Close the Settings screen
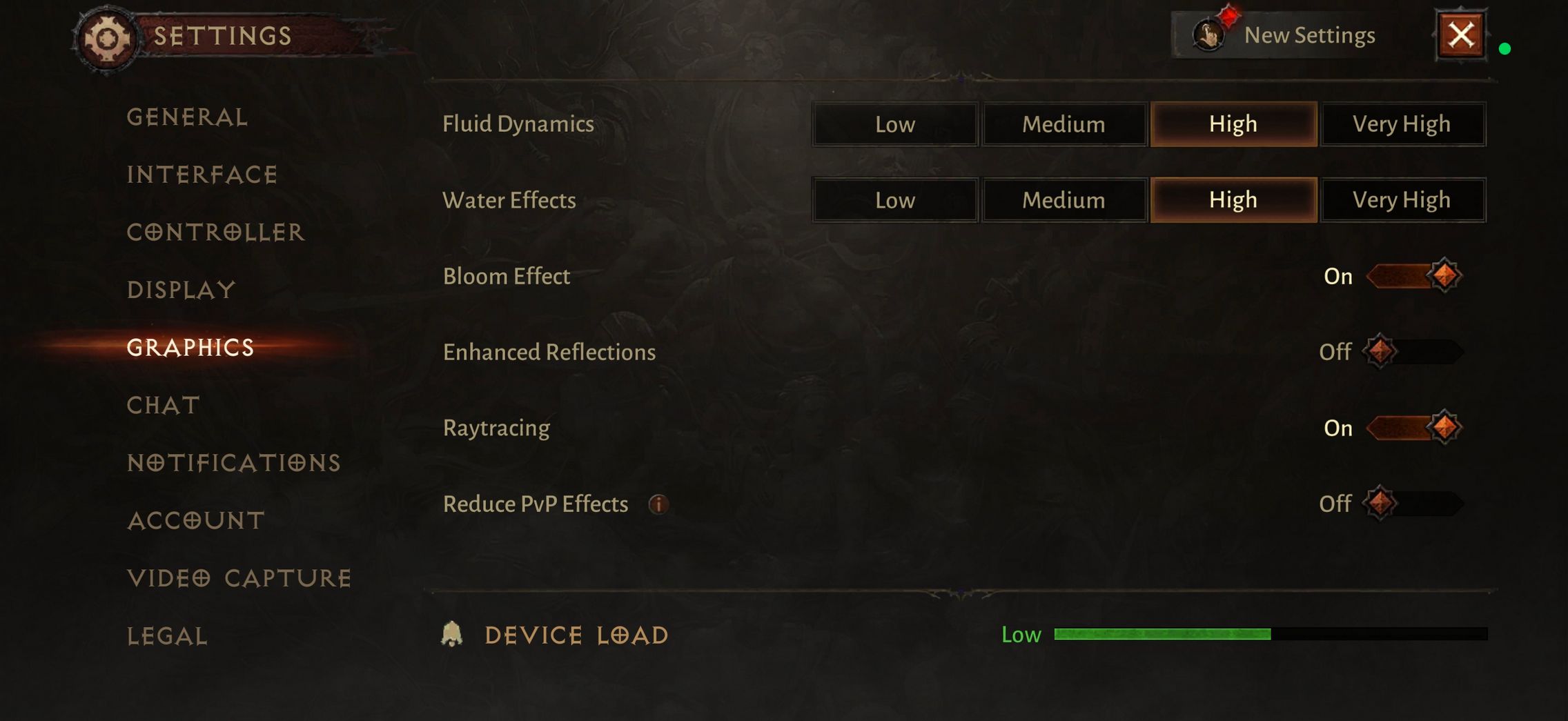The image size is (1568, 721). point(1460,35)
